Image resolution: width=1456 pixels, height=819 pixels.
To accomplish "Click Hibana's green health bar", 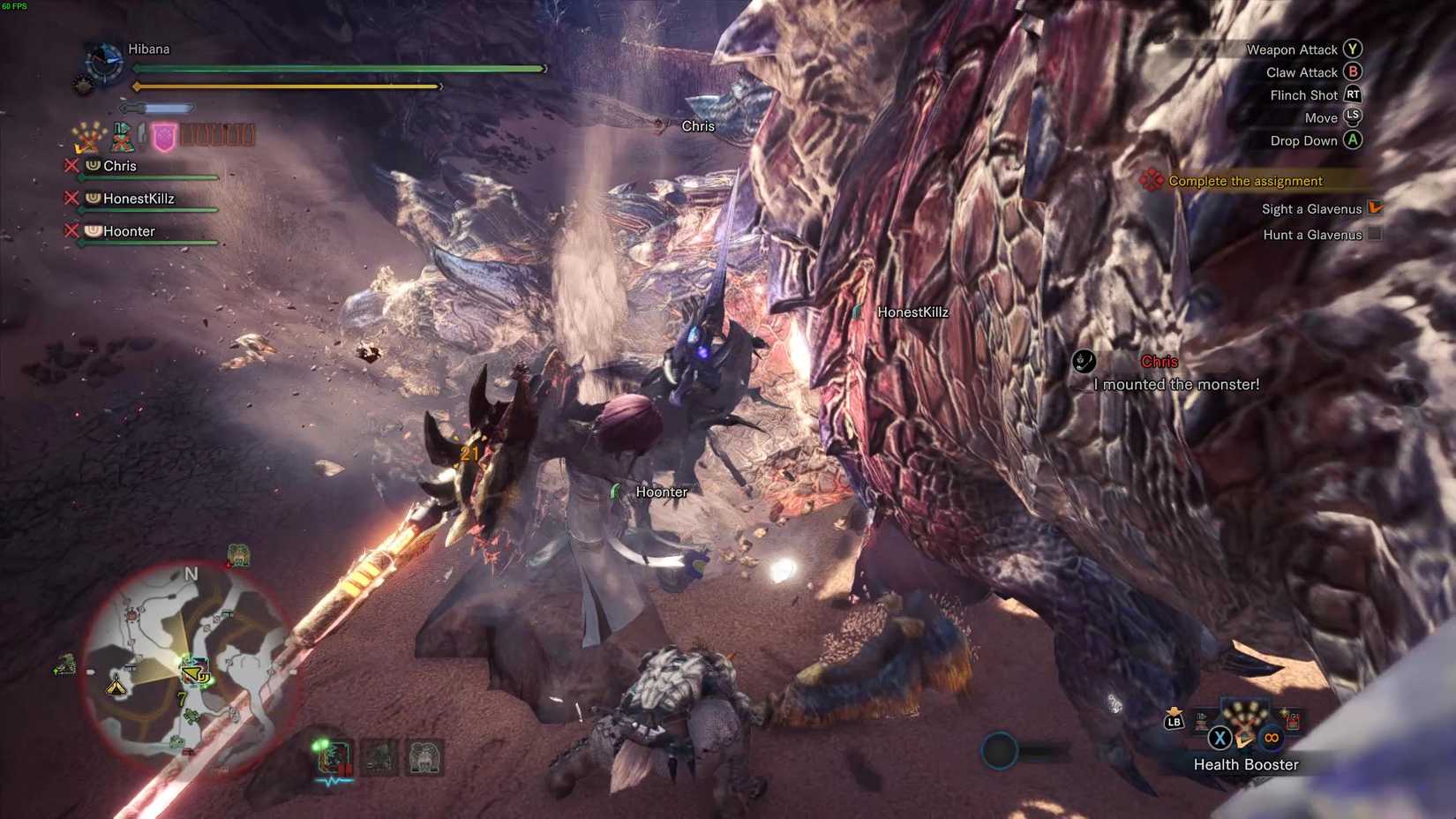I will pos(338,68).
